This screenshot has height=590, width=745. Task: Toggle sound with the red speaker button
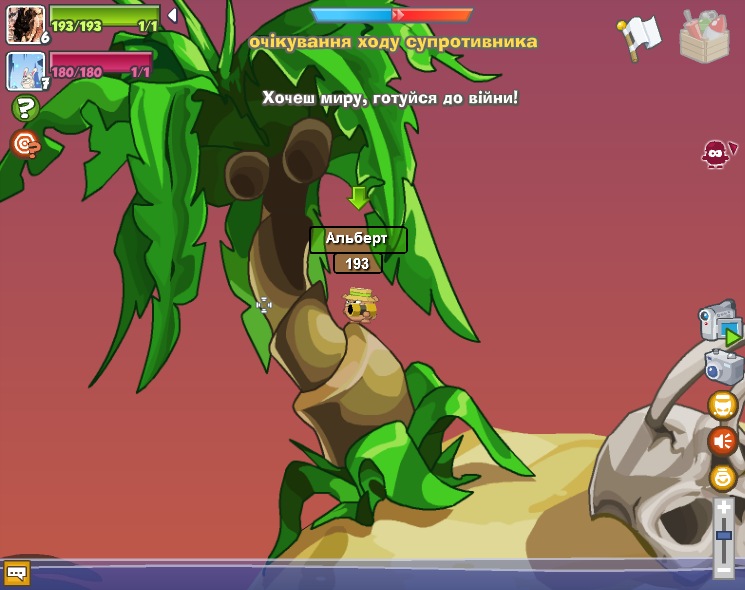[x=722, y=440]
